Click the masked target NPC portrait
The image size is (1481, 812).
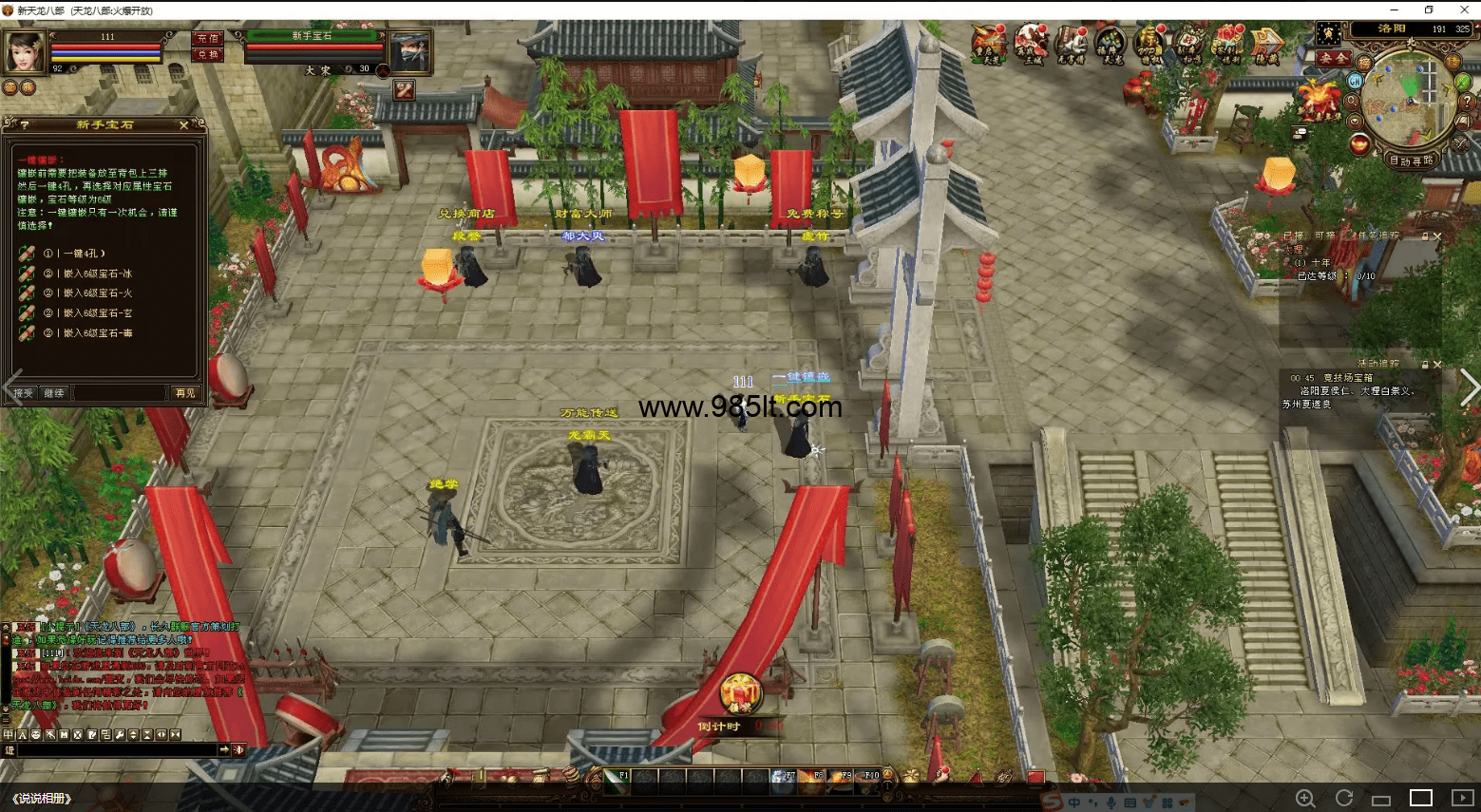pos(410,52)
